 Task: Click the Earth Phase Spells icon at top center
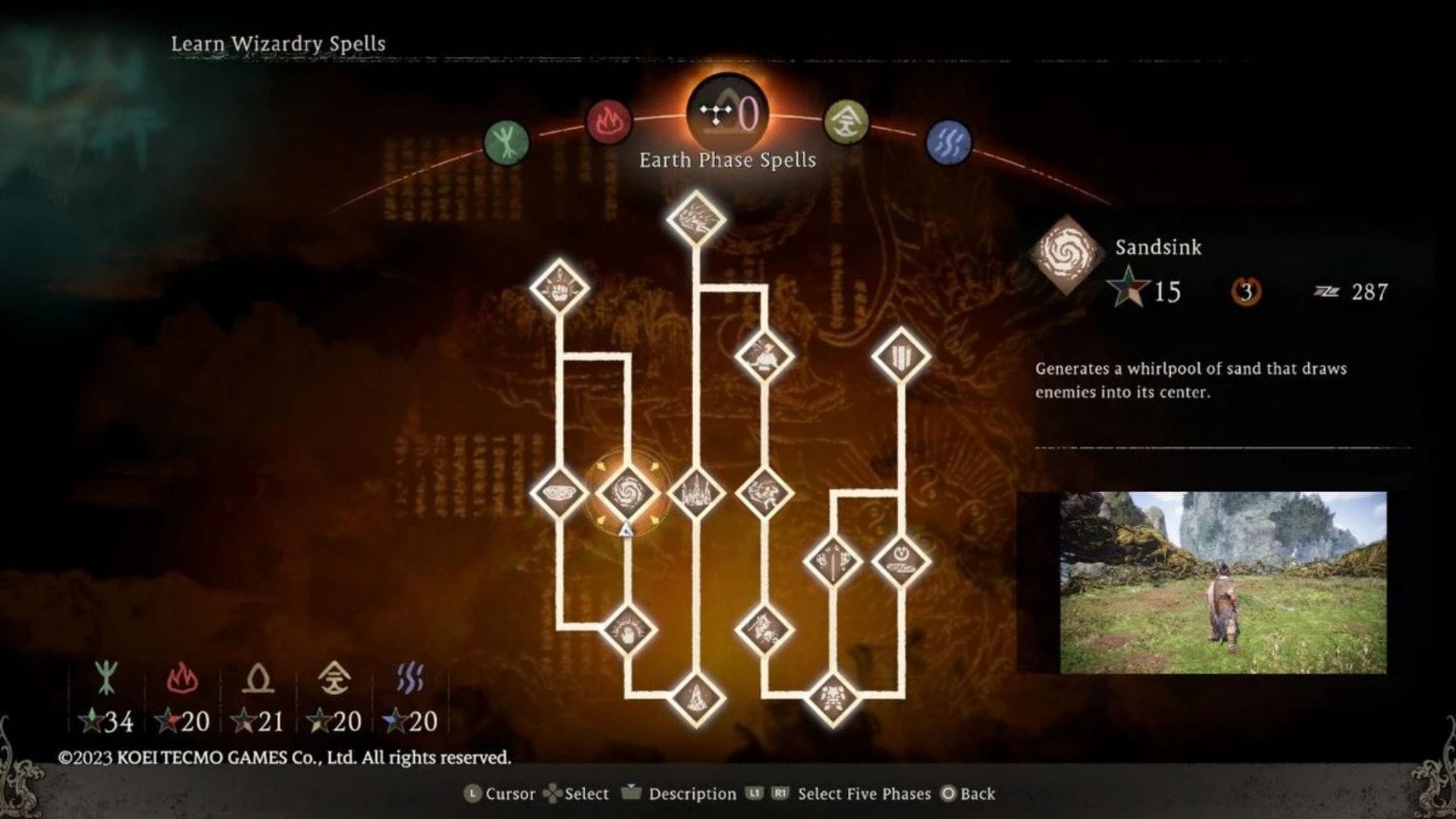(x=726, y=114)
